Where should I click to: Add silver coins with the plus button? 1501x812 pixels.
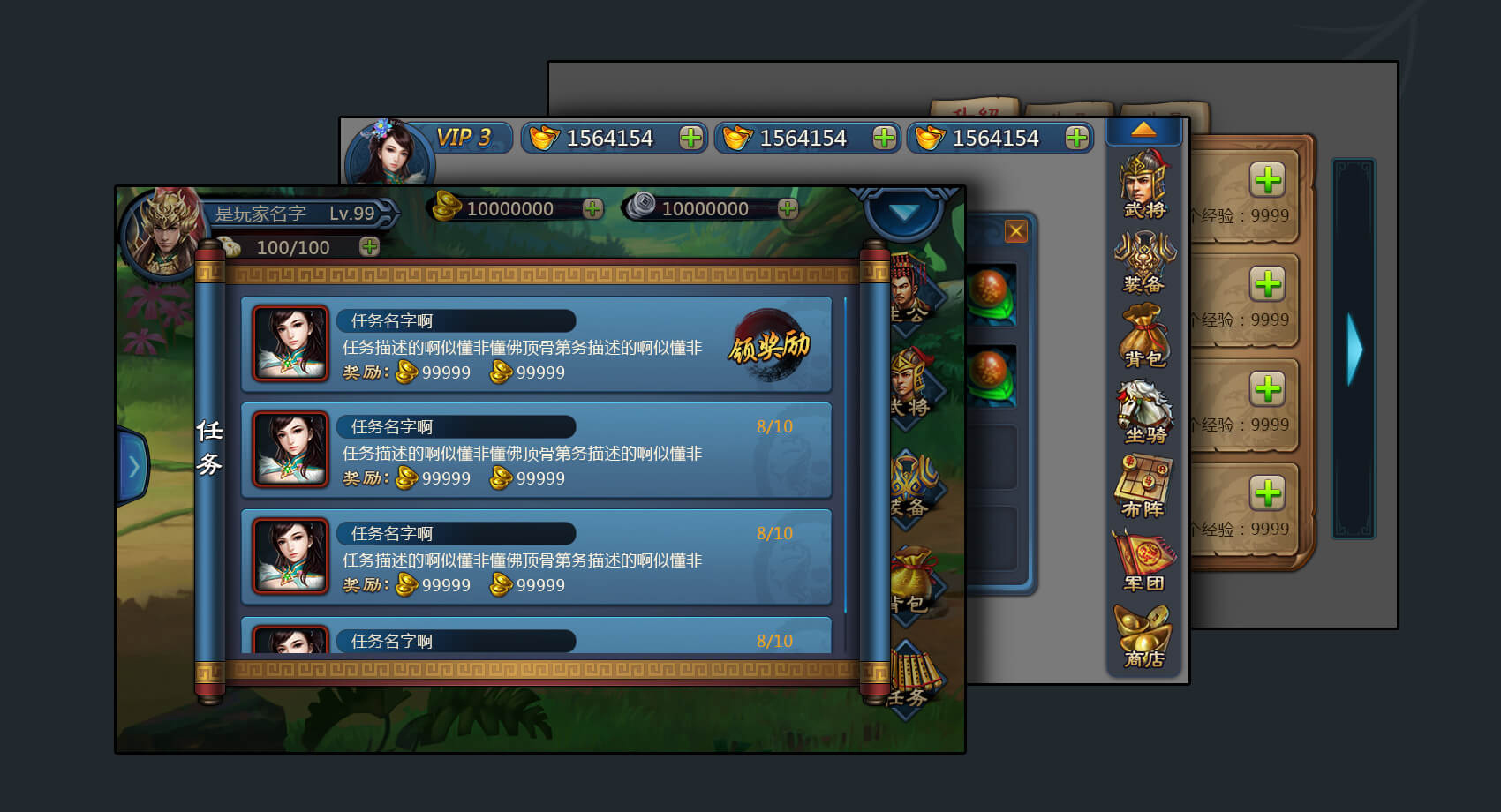[x=788, y=209]
